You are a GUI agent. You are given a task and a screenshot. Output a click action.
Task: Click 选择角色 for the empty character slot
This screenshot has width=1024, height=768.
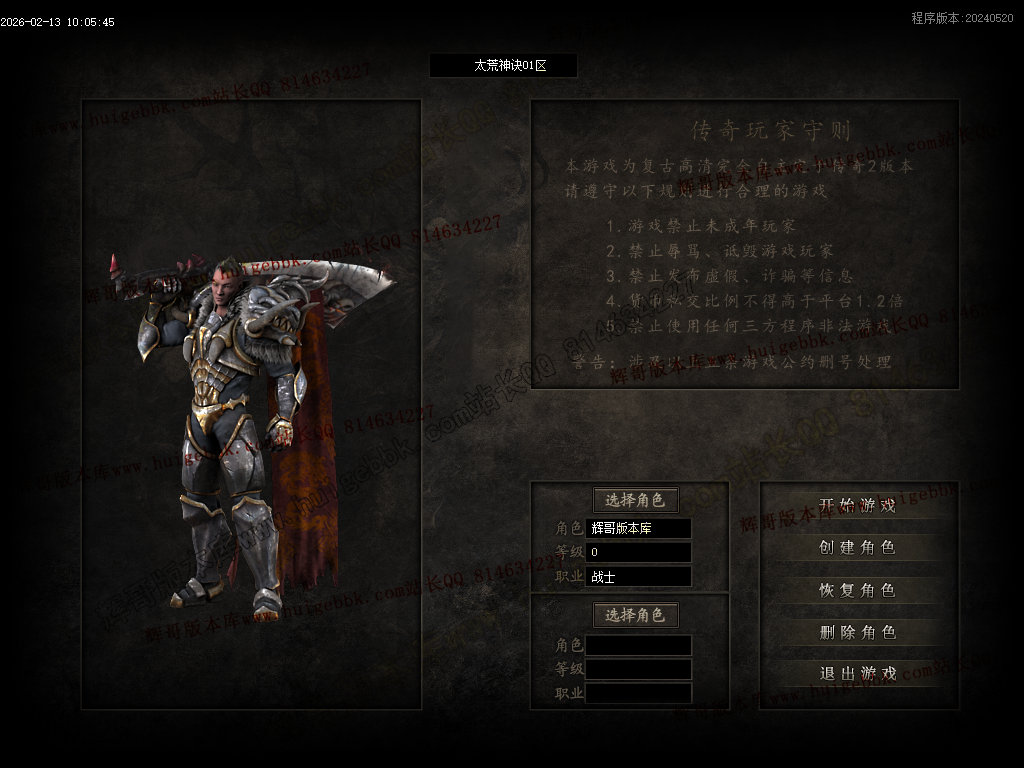(636, 615)
